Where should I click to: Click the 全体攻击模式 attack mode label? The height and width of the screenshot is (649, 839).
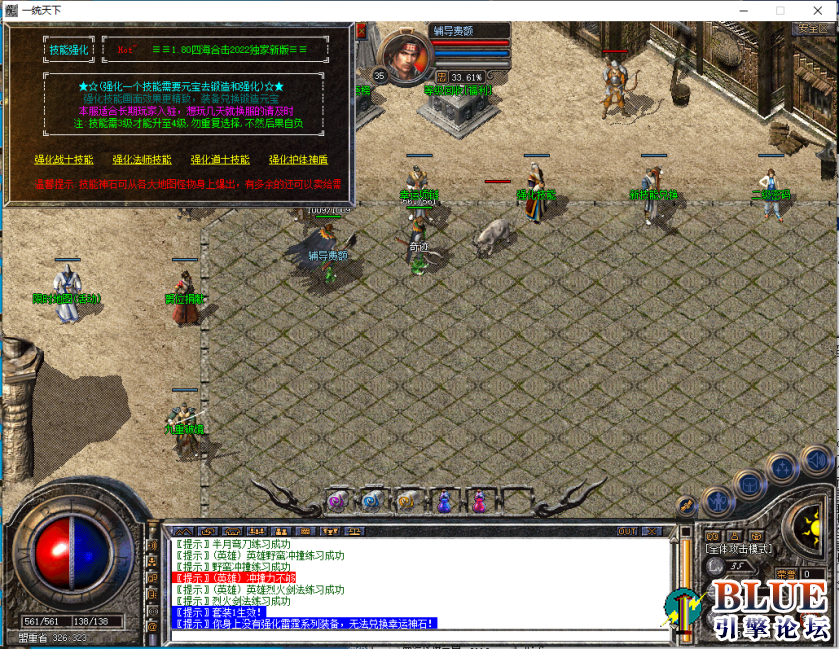(x=736, y=548)
